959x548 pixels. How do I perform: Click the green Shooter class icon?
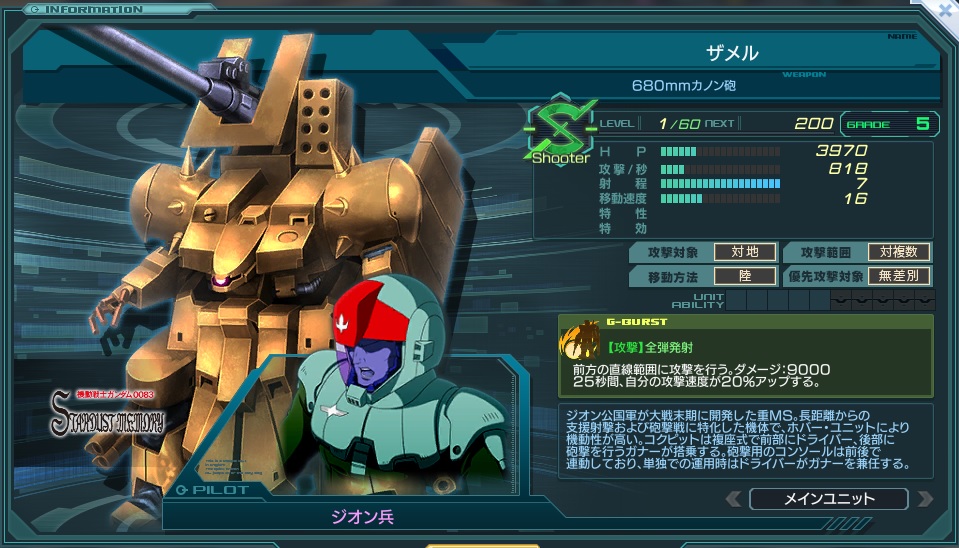coord(560,127)
